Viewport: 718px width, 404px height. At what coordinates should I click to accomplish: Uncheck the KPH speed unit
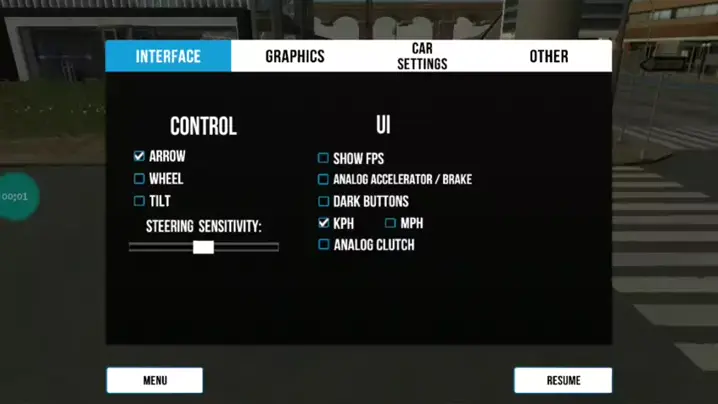[323, 223]
